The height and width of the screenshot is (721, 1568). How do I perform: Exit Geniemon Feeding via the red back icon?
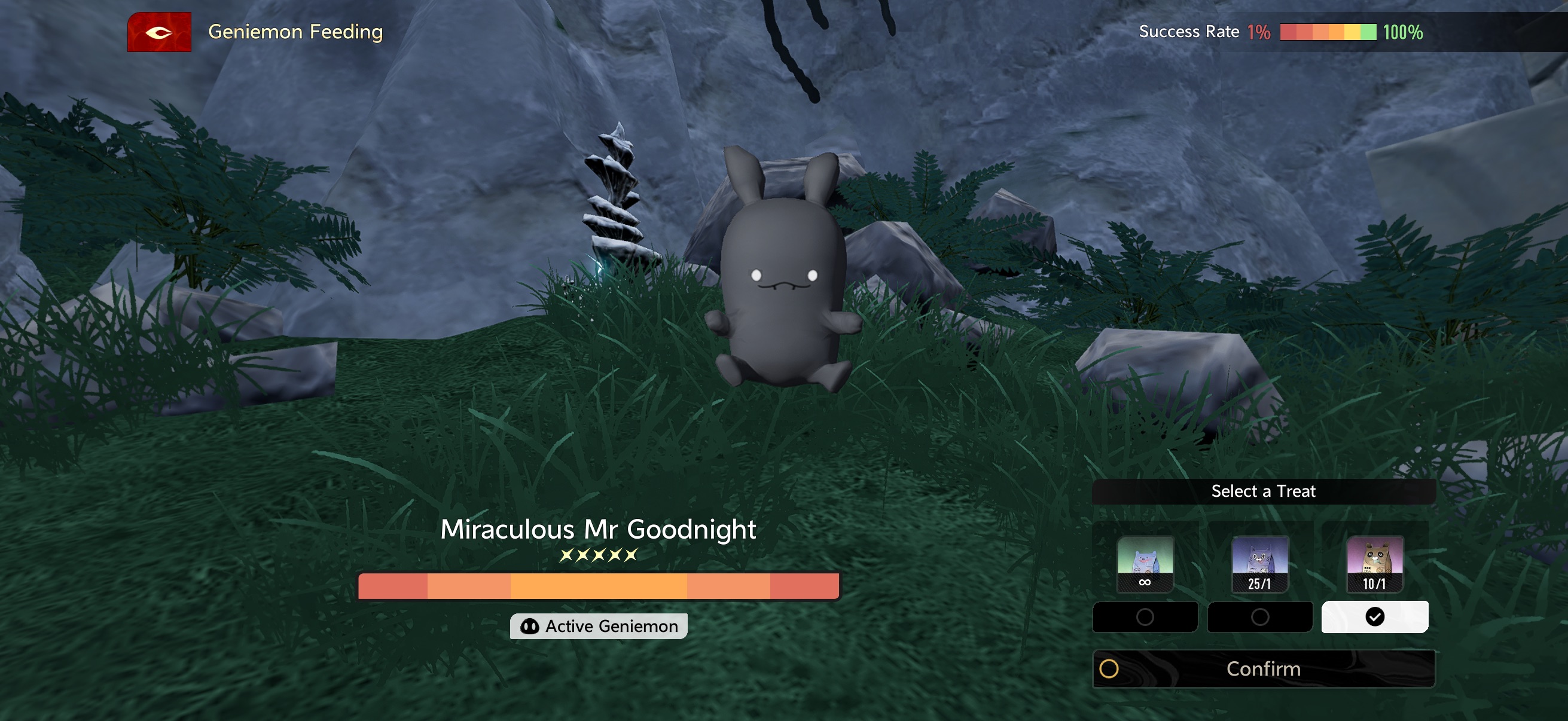coord(159,32)
